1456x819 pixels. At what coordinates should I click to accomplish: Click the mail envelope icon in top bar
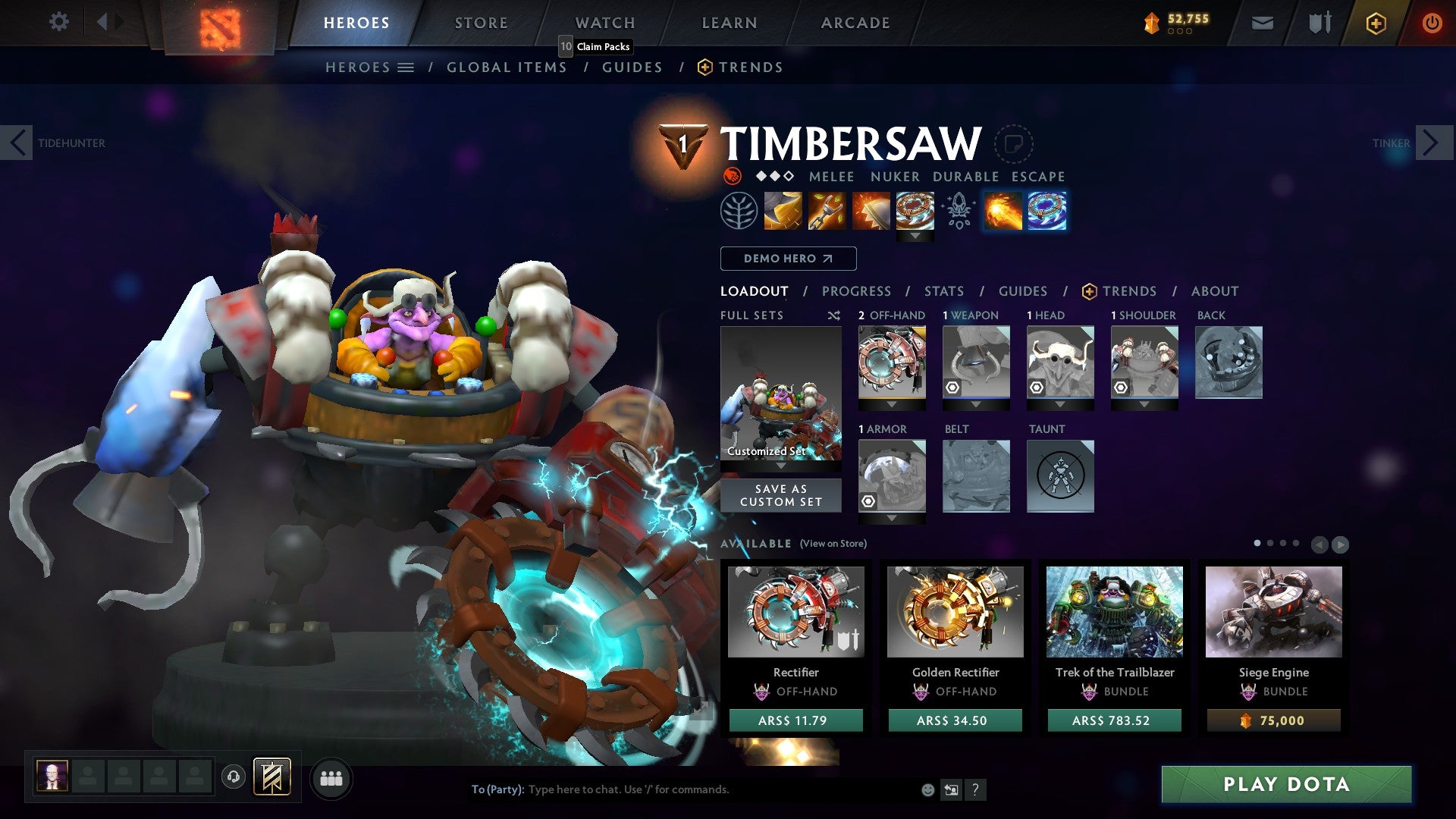[x=1263, y=23]
